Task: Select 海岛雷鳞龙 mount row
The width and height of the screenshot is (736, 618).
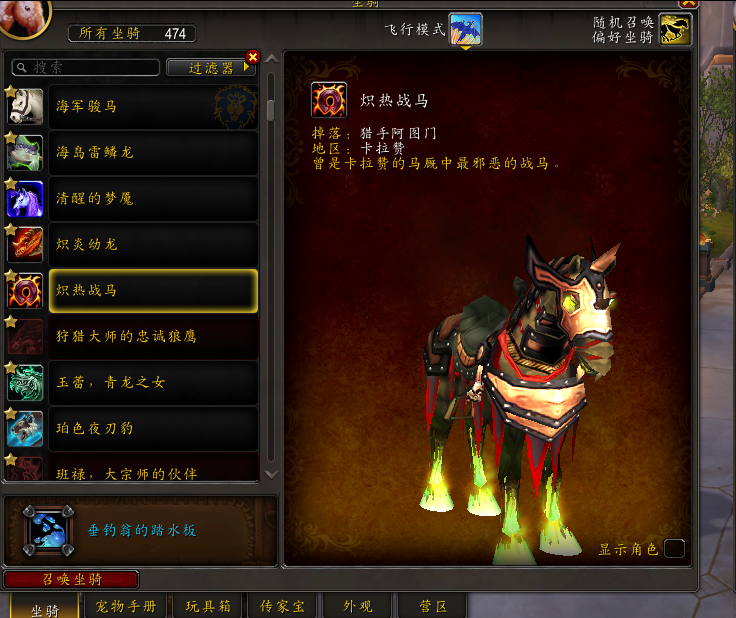Action: [152, 152]
